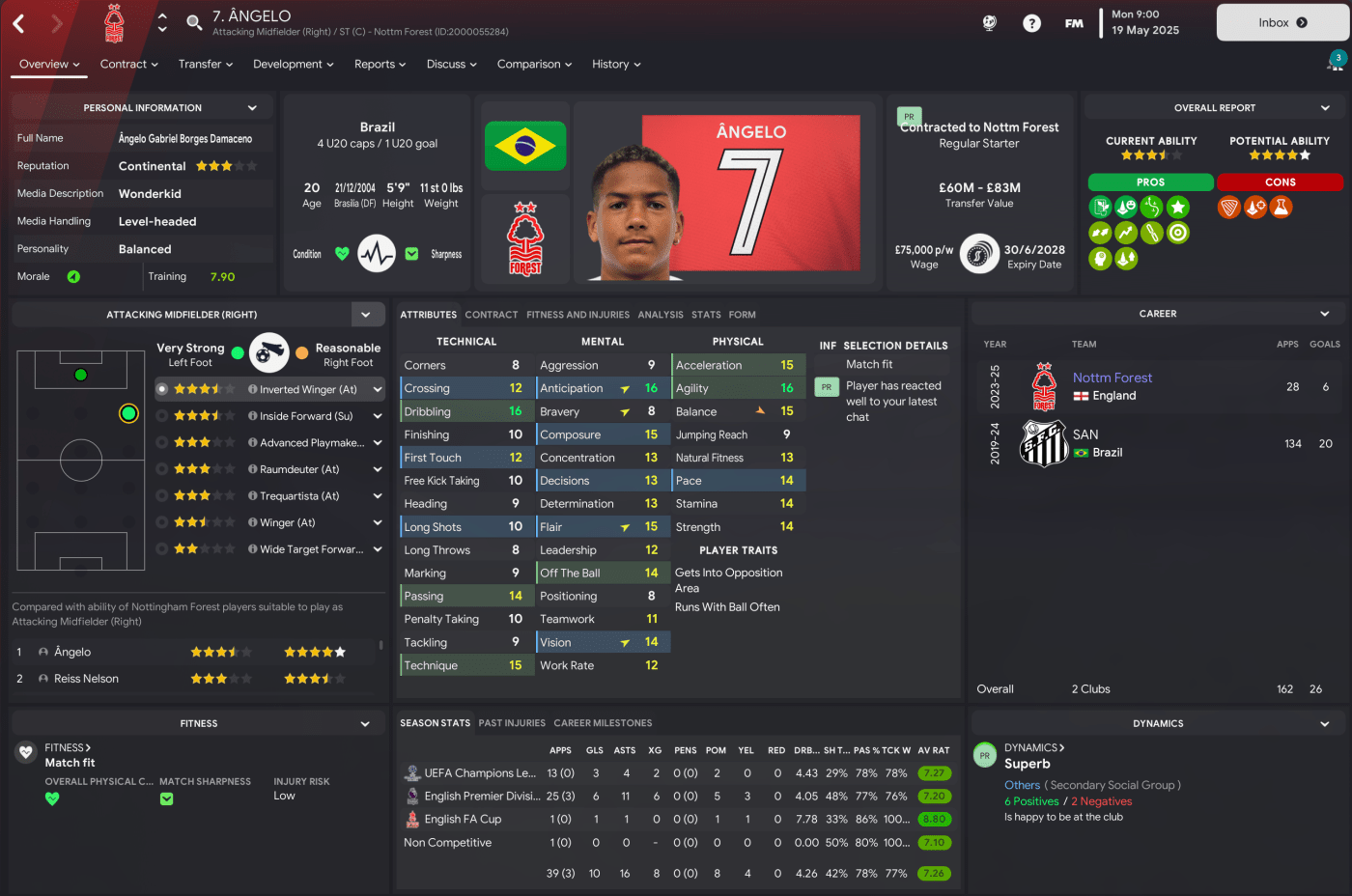Open the Development menu
Viewport: 1352px width, 896px height.
point(293,64)
